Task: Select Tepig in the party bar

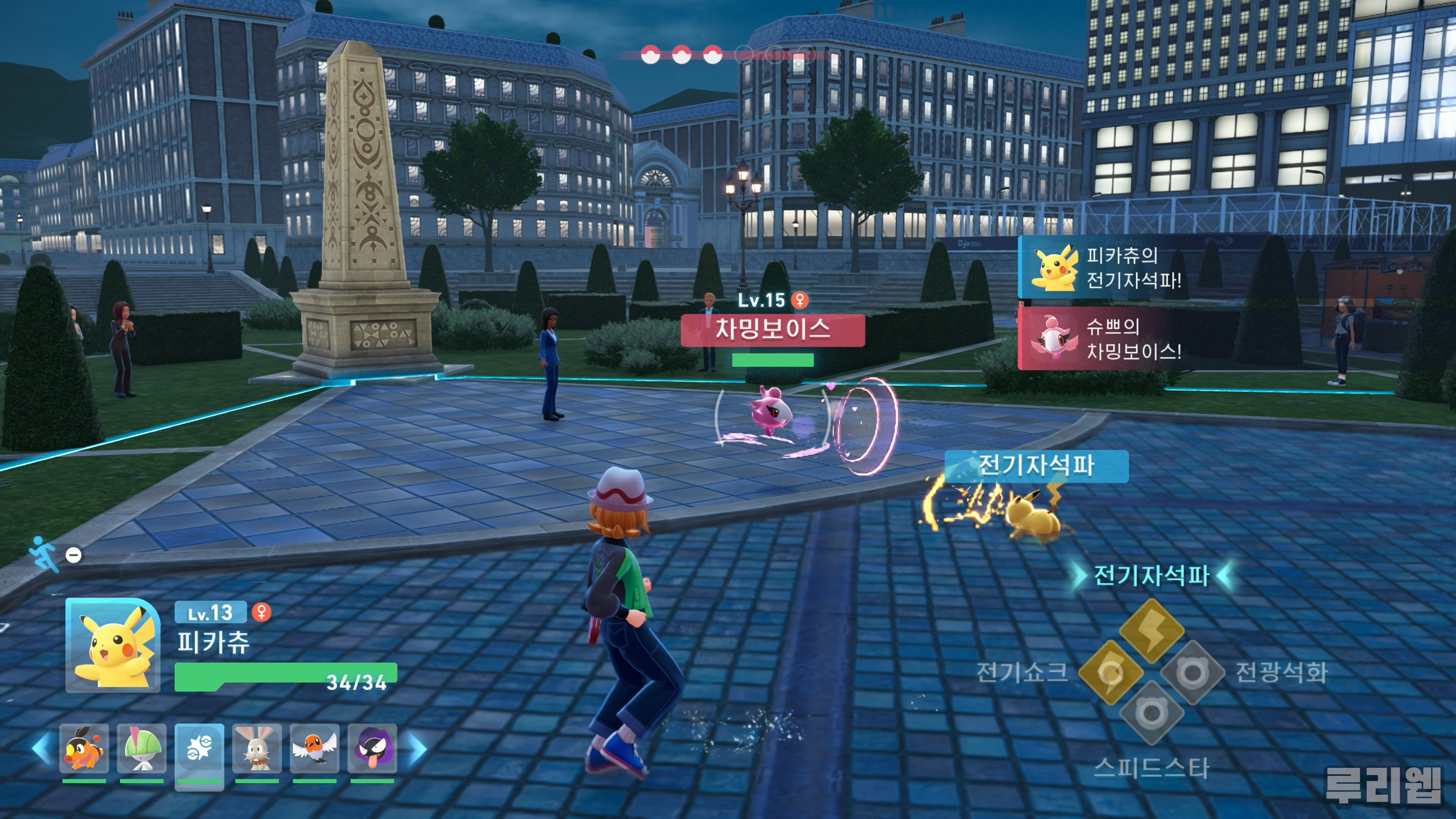Action: (84, 748)
